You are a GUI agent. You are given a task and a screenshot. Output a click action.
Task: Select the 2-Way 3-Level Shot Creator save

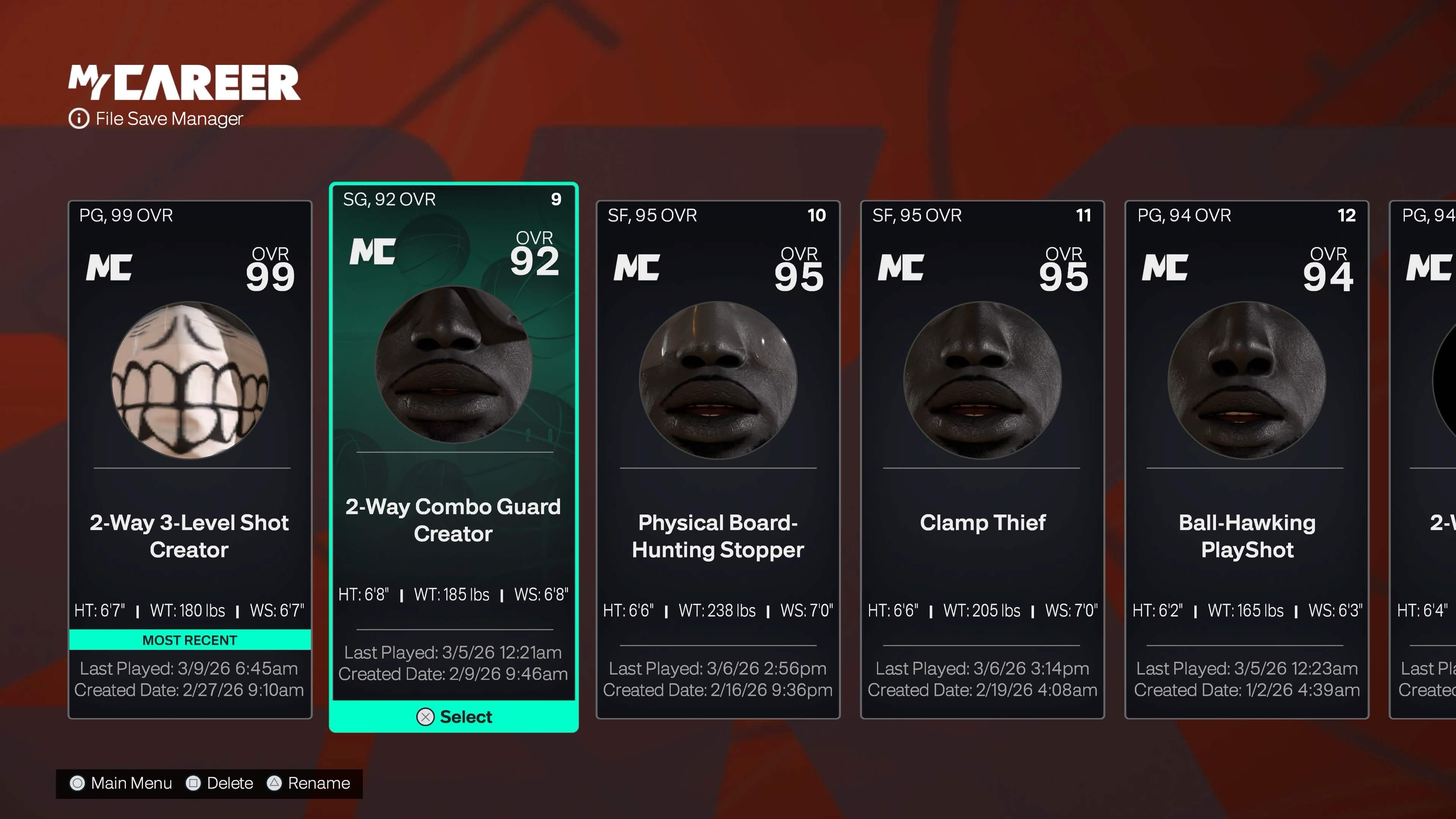click(189, 459)
